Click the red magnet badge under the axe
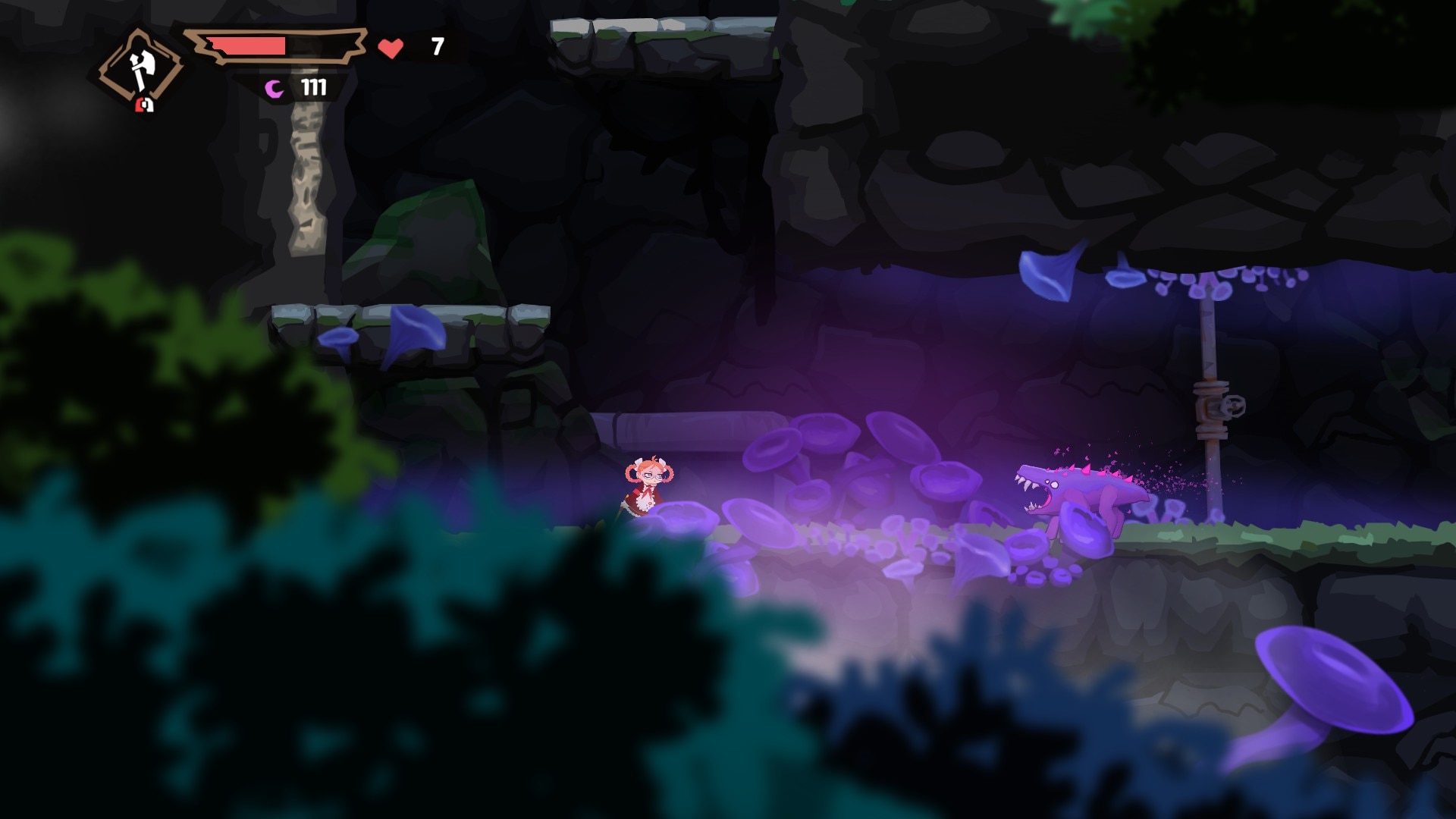This screenshot has width=1456, height=819. [144, 105]
